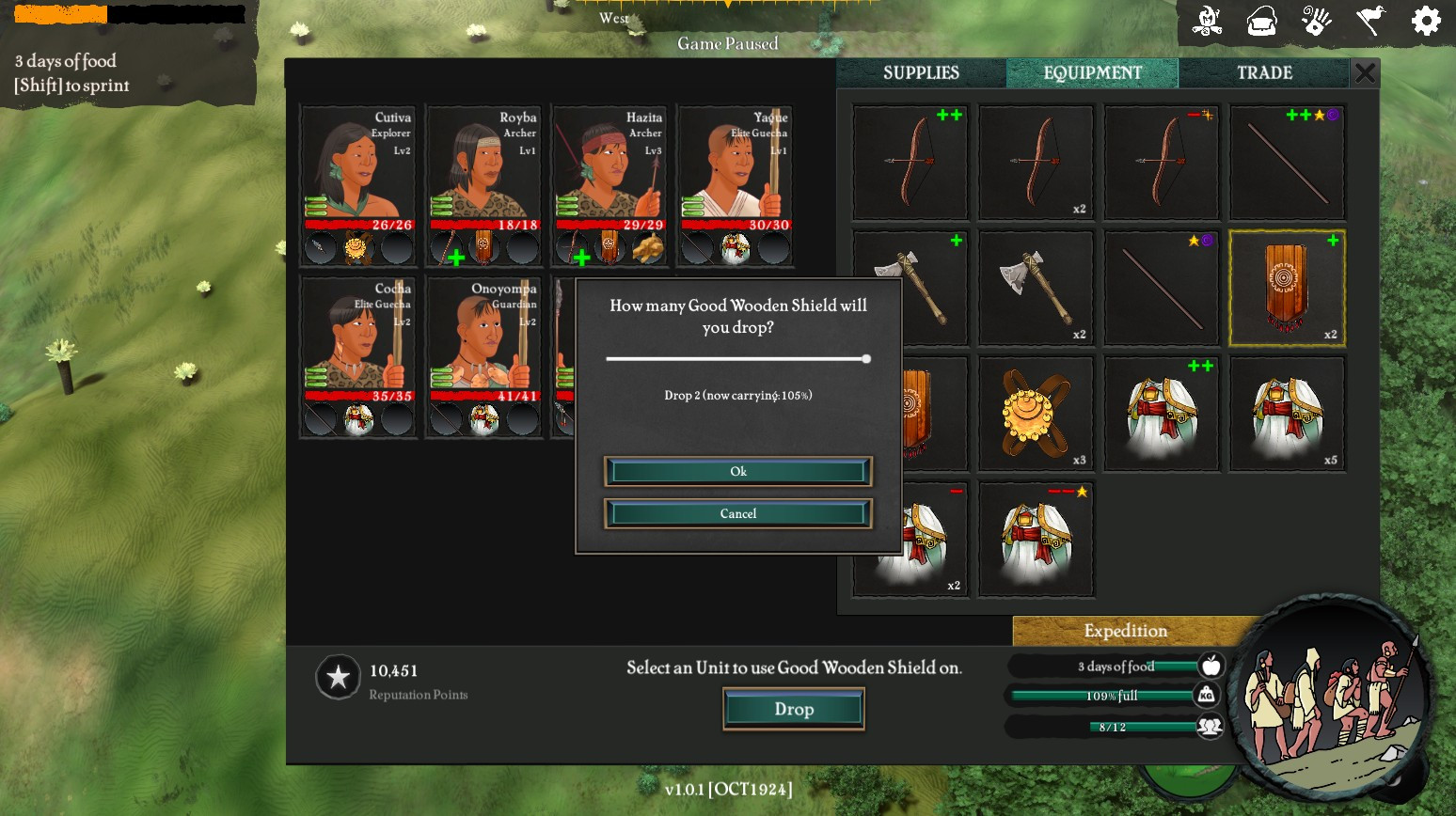Open the gear settings icon
Image resolution: width=1456 pixels, height=816 pixels.
coord(1426,21)
